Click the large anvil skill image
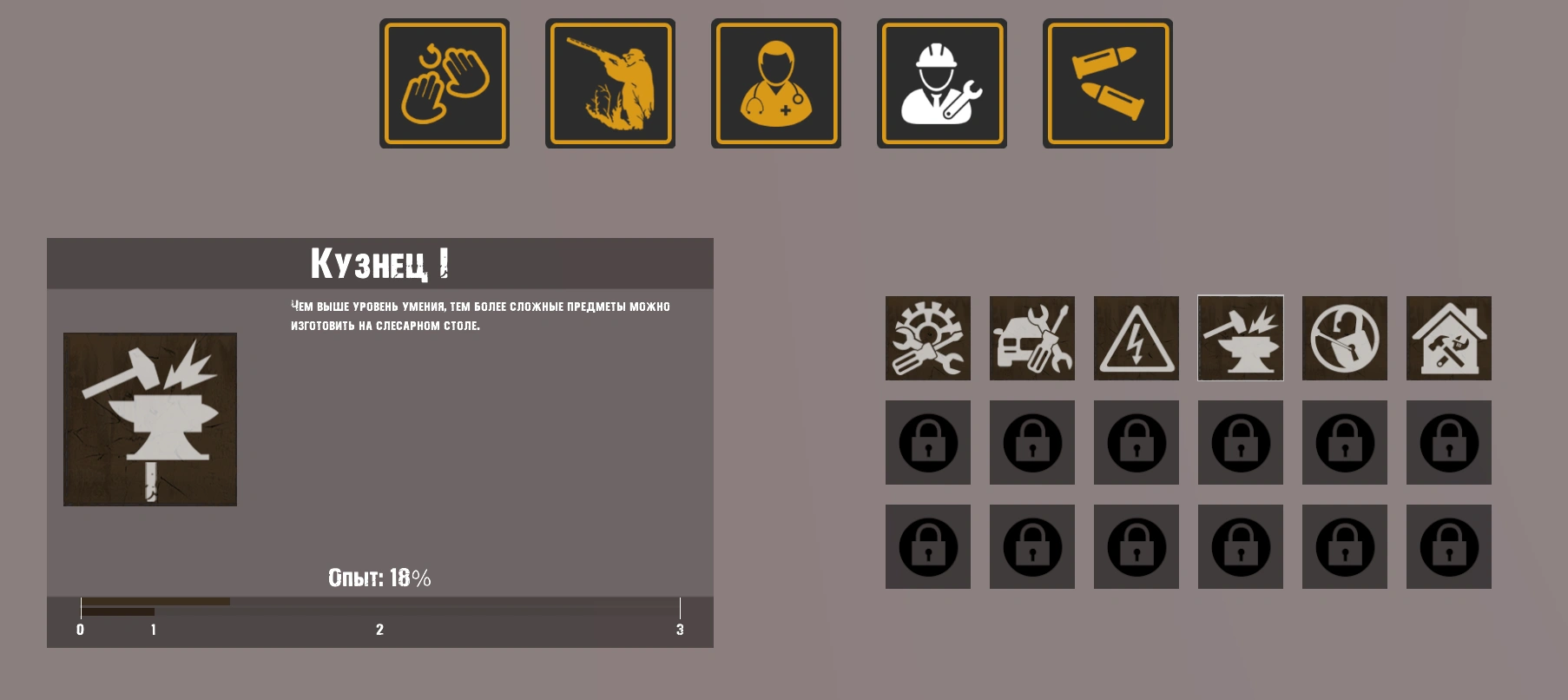Viewport: 1568px width, 700px height. (150, 419)
